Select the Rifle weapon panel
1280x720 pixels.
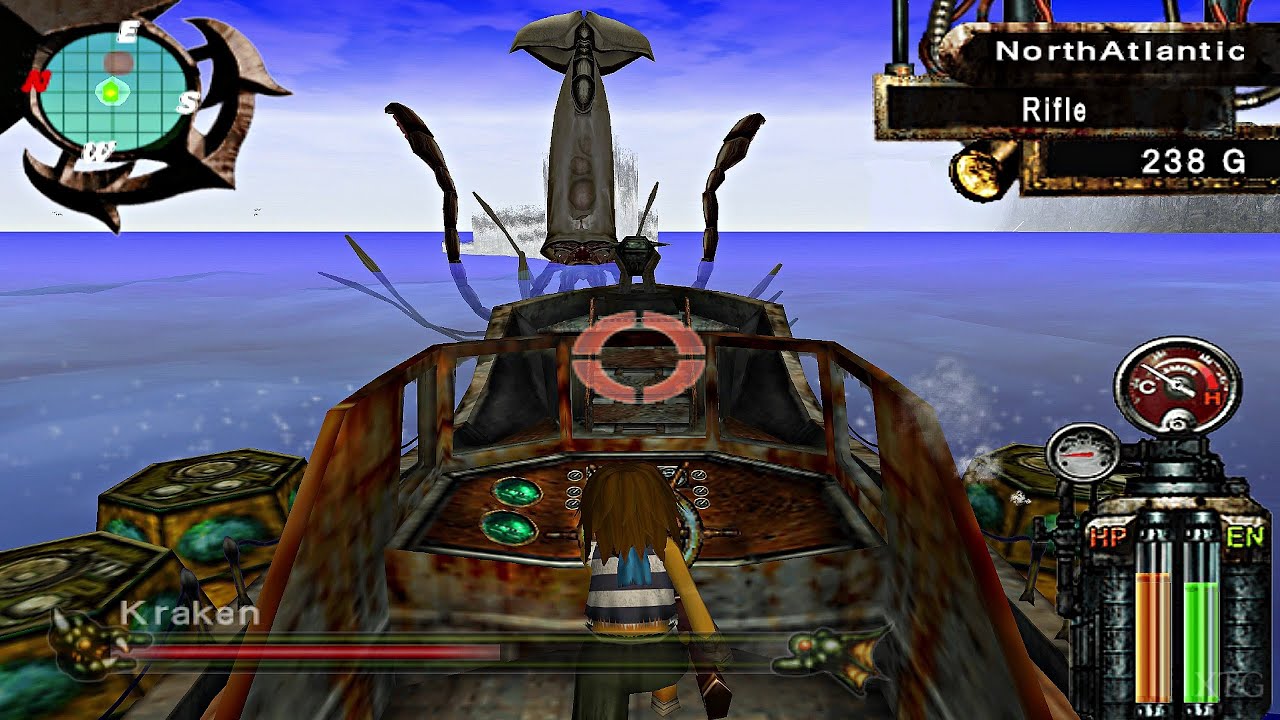1054,109
